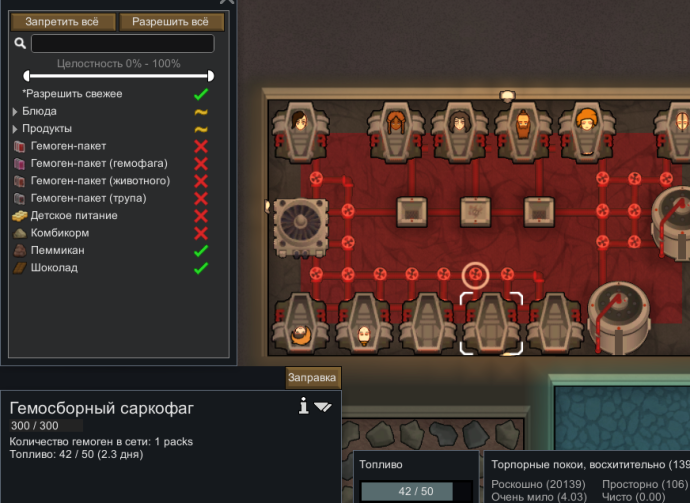This screenshot has width=690, height=503.
Task: Allow plain Гемоген-пакет in the filter
Action: coord(201,146)
